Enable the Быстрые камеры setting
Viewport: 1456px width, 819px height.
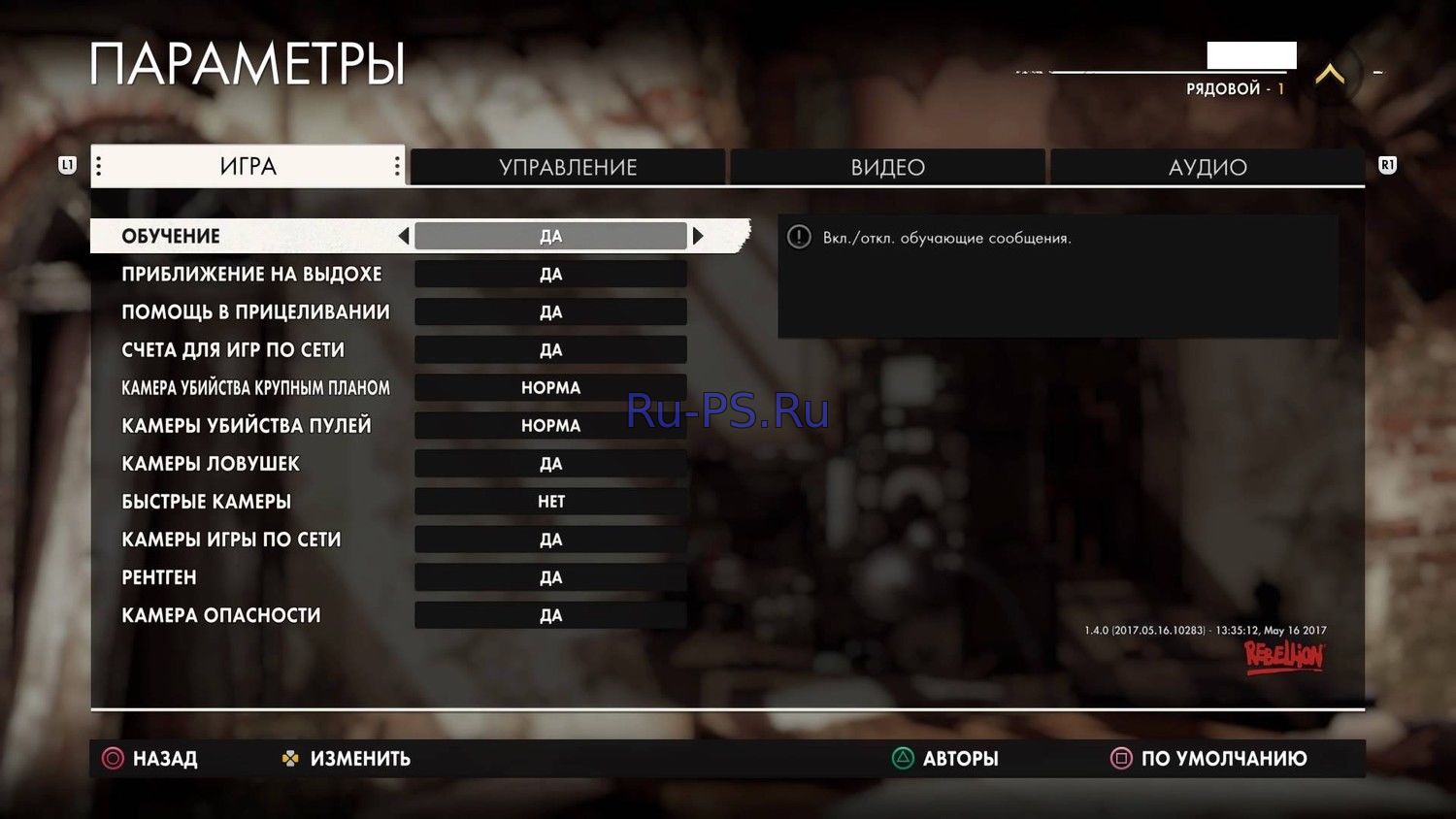[x=550, y=502]
